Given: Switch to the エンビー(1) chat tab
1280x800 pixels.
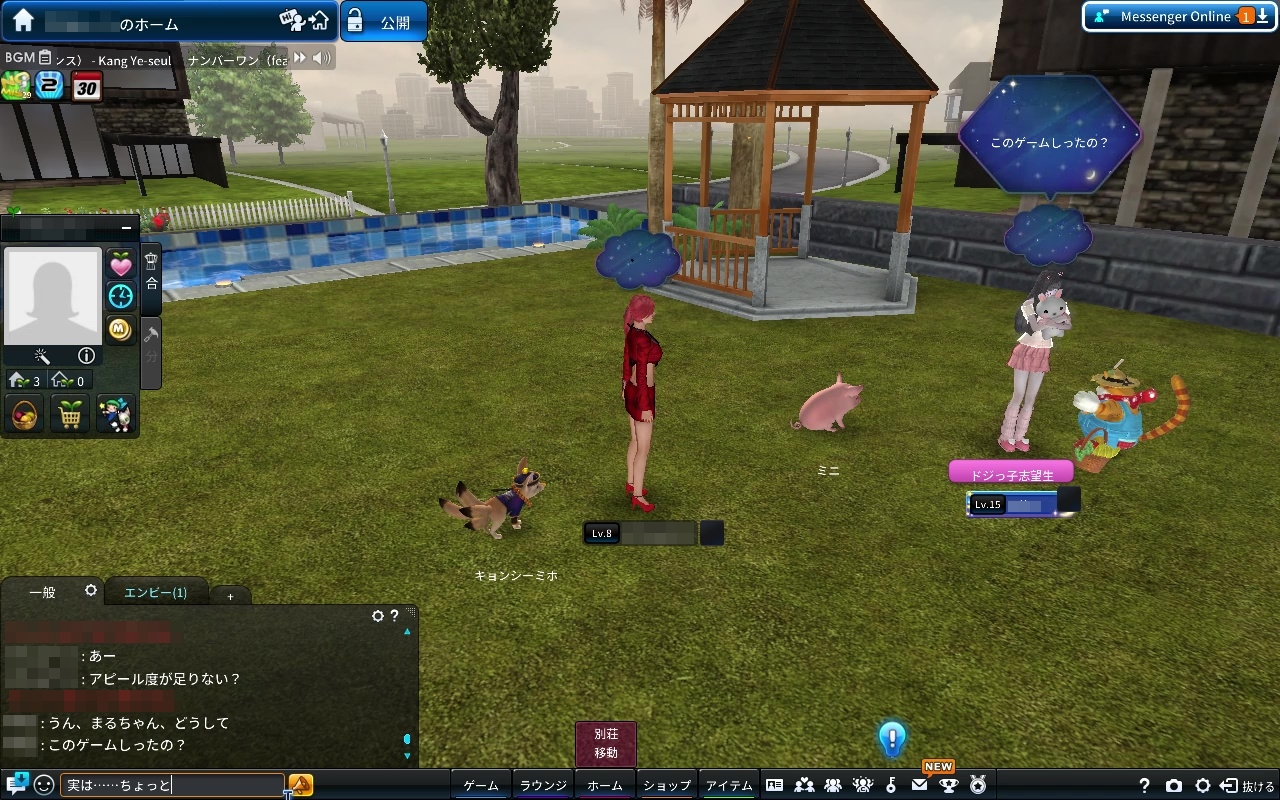Looking at the screenshot, I should coord(155,592).
